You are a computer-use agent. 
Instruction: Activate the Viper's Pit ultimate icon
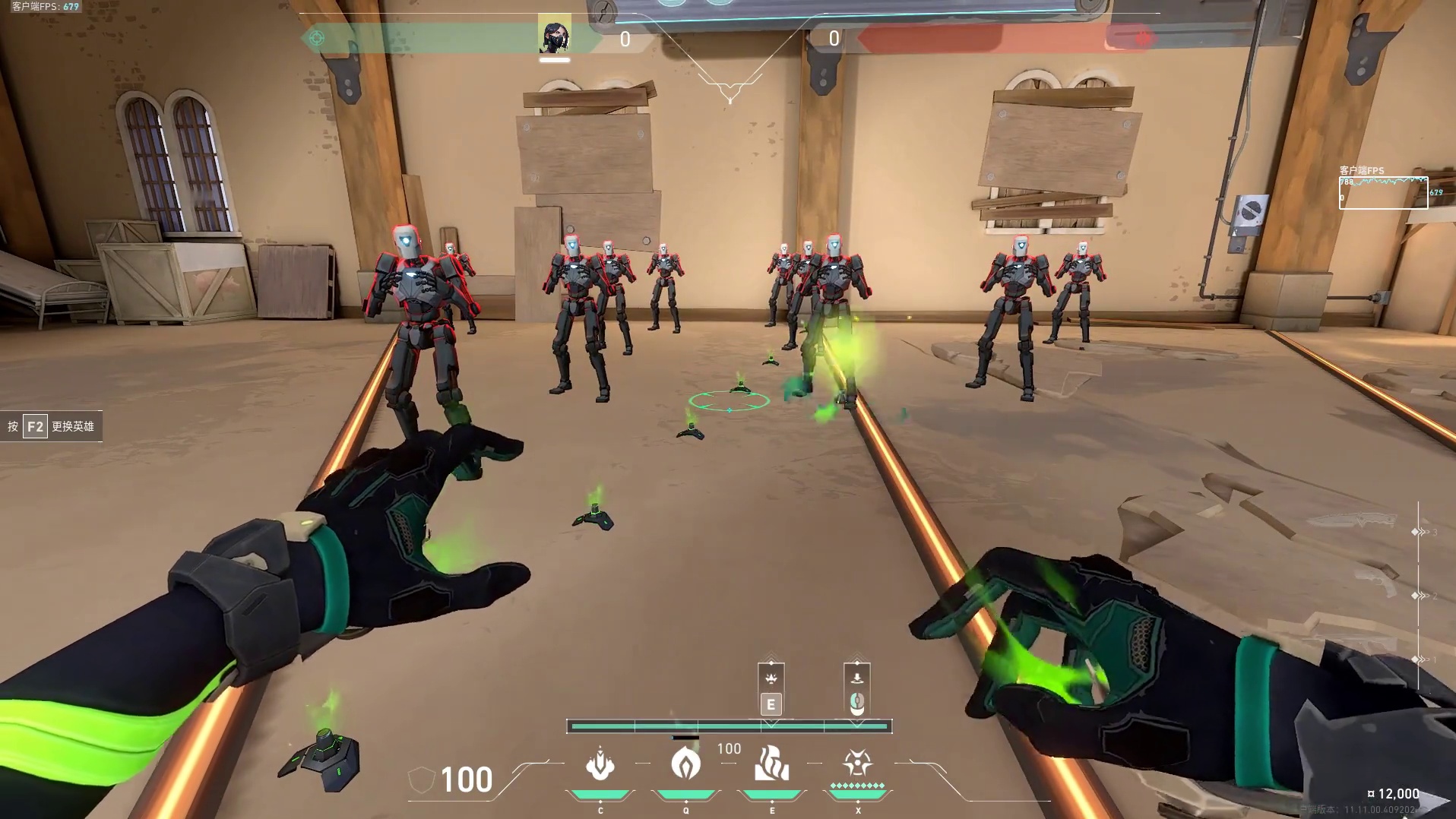click(857, 763)
